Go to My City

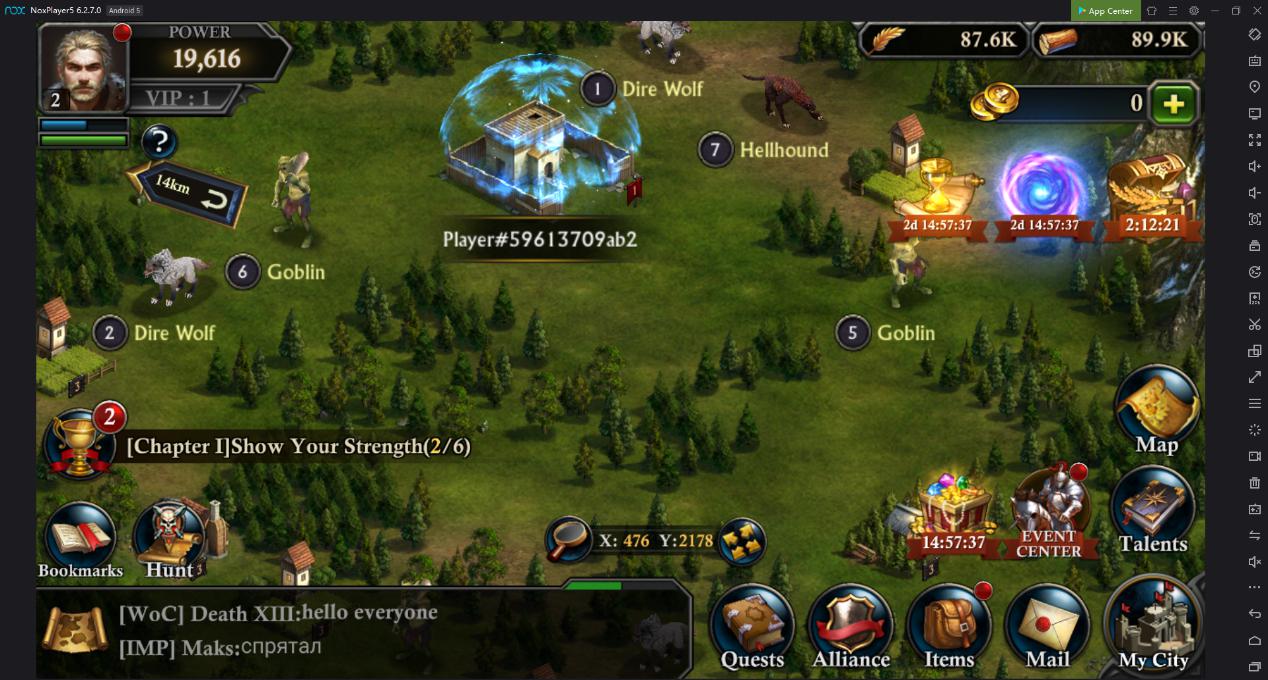tap(1153, 626)
